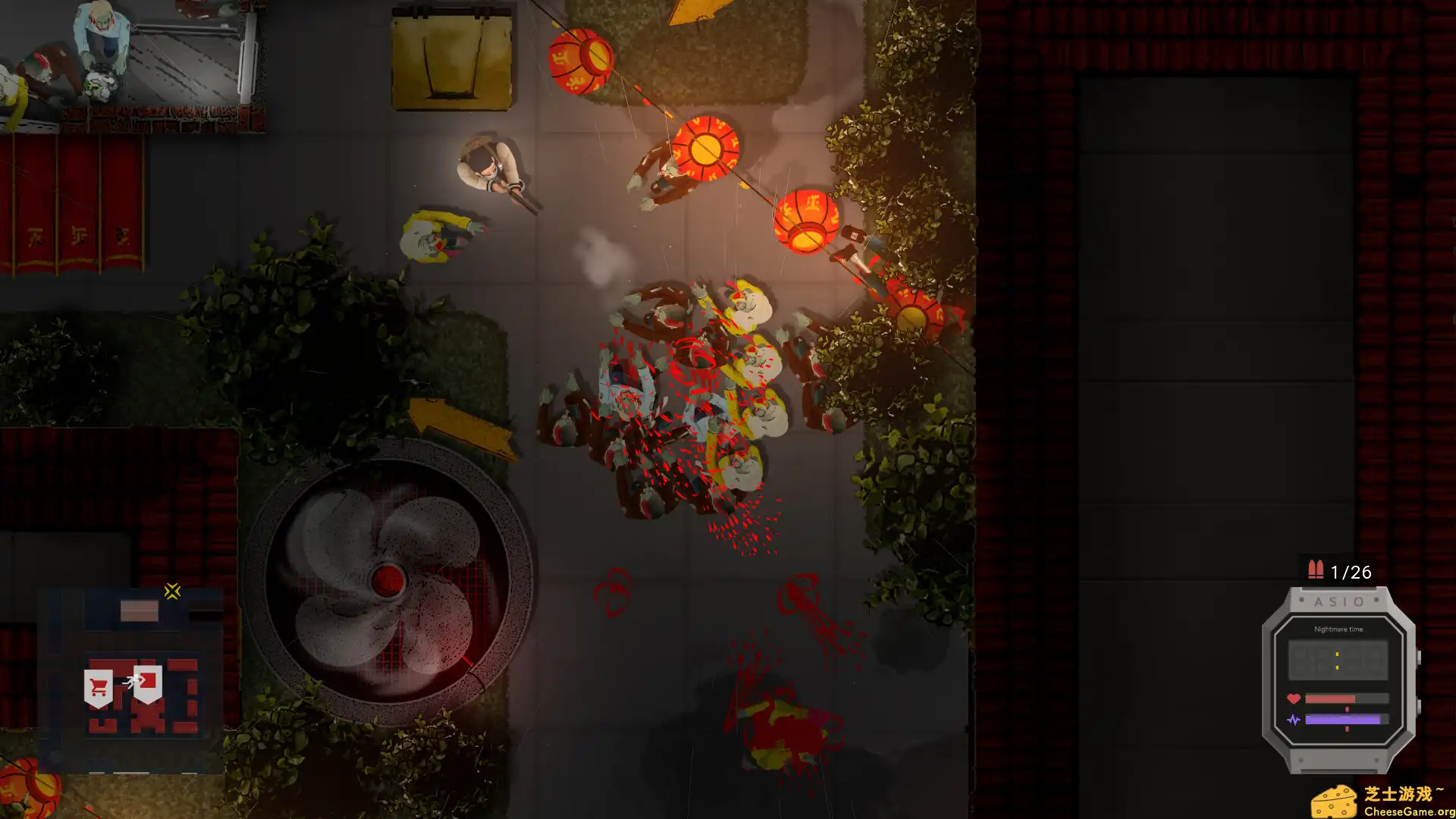Click the shopping cart marker on the minimap

[99, 688]
